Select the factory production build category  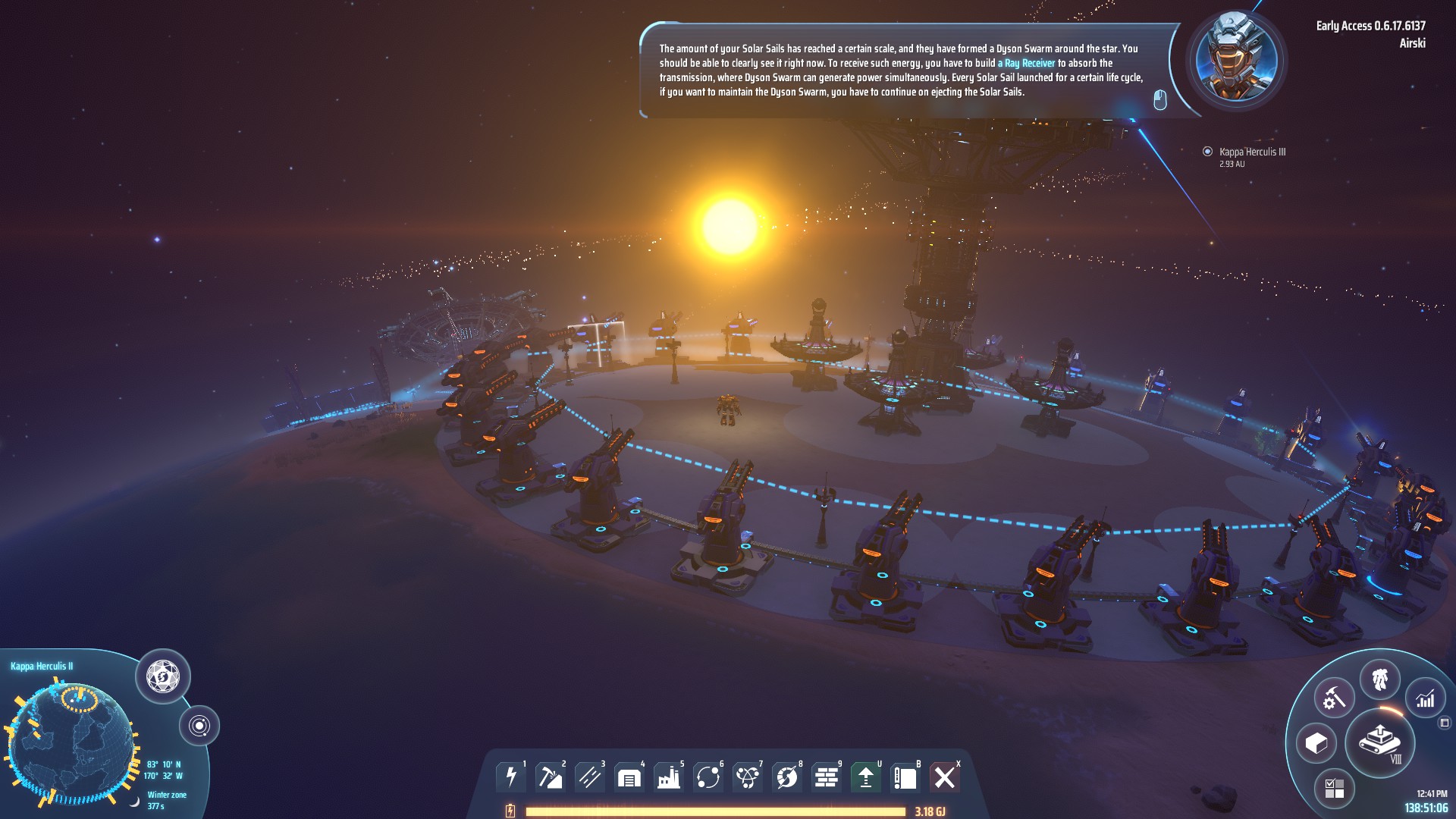click(x=668, y=777)
